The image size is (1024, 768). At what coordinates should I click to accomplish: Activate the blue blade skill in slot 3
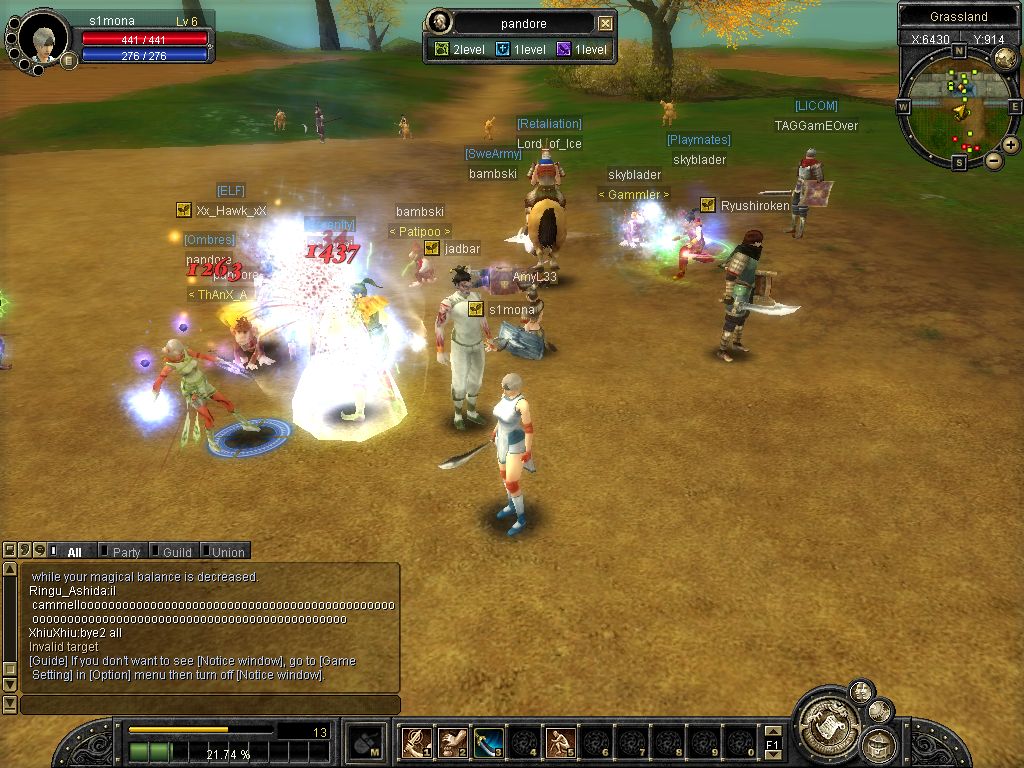tap(488, 742)
